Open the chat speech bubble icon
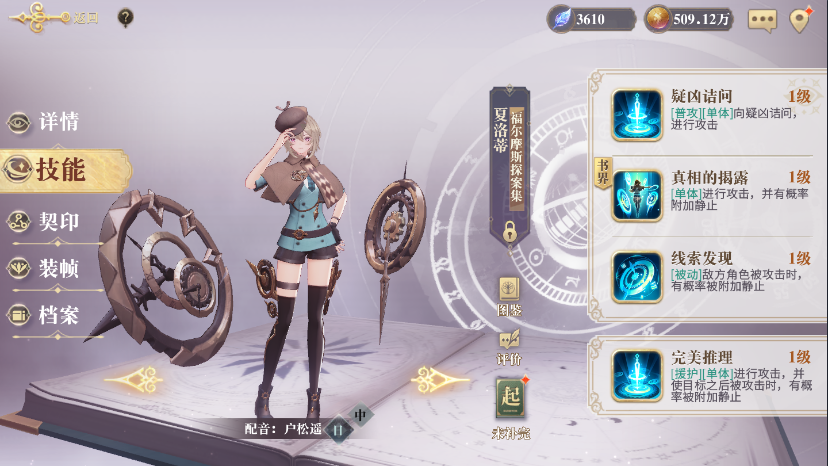The width and height of the screenshot is (828, 466). pos(762,19)
